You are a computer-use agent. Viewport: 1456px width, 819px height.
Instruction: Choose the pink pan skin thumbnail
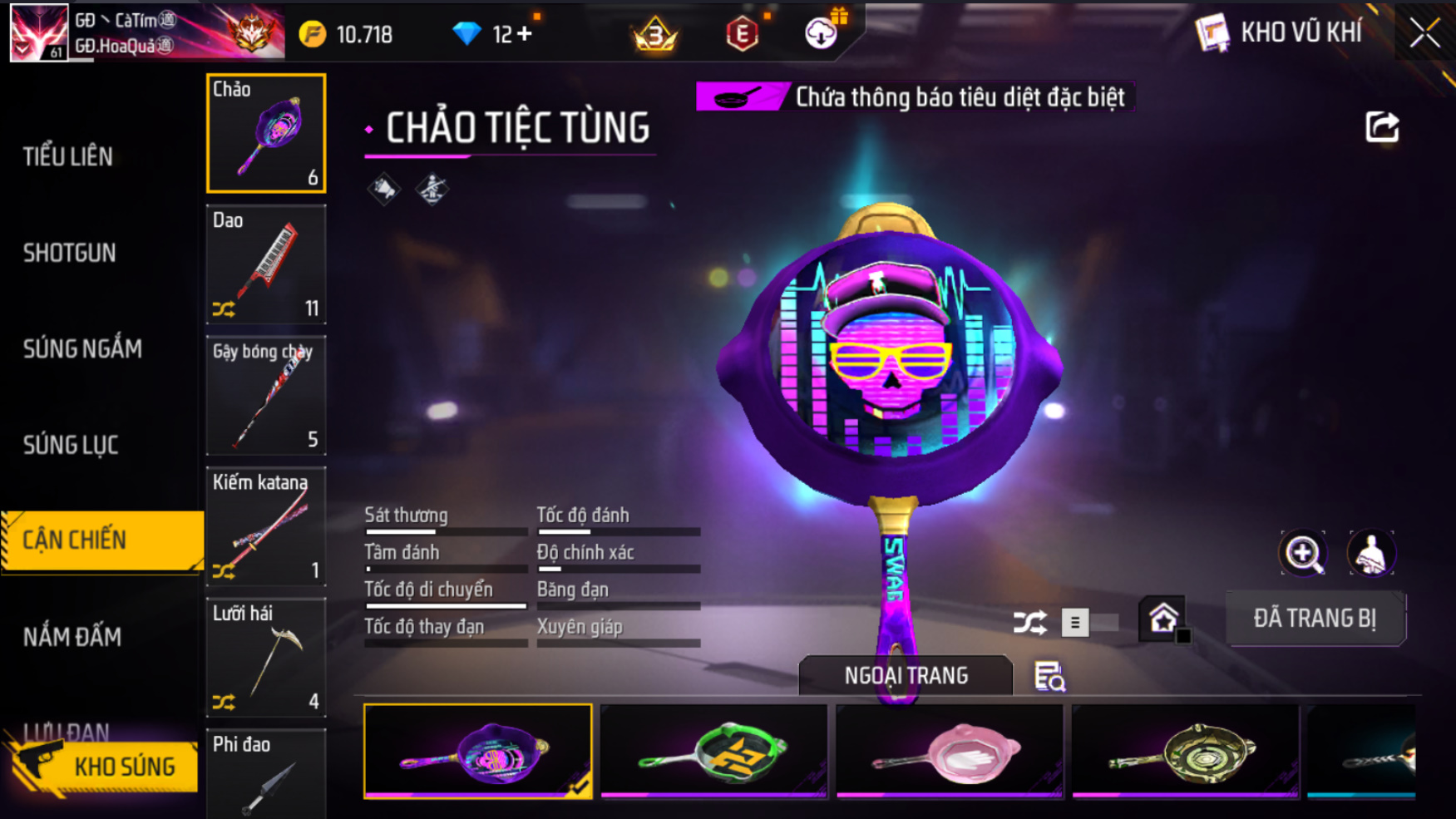click(950, 752)
